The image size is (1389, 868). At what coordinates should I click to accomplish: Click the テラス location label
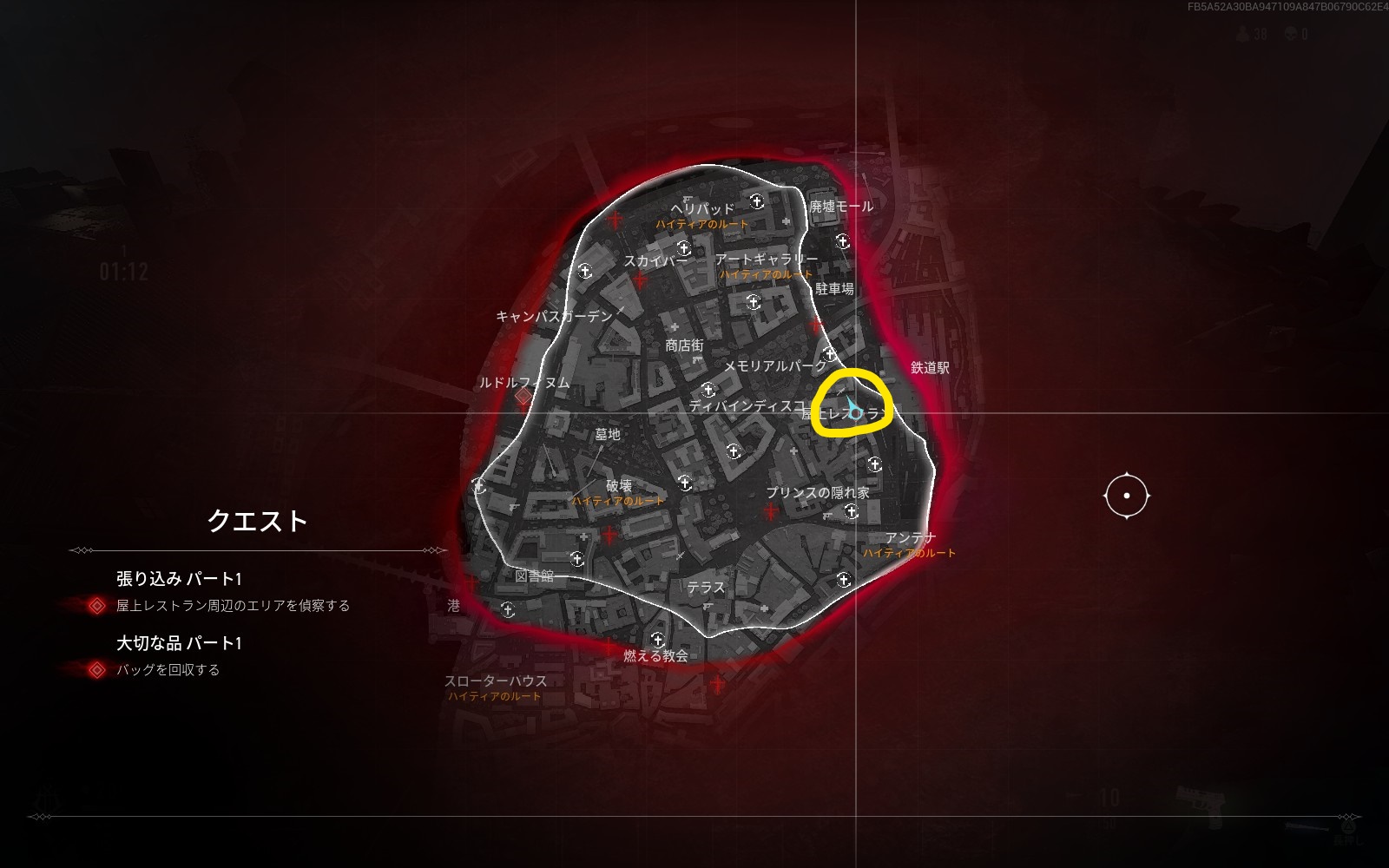point(705,588)
